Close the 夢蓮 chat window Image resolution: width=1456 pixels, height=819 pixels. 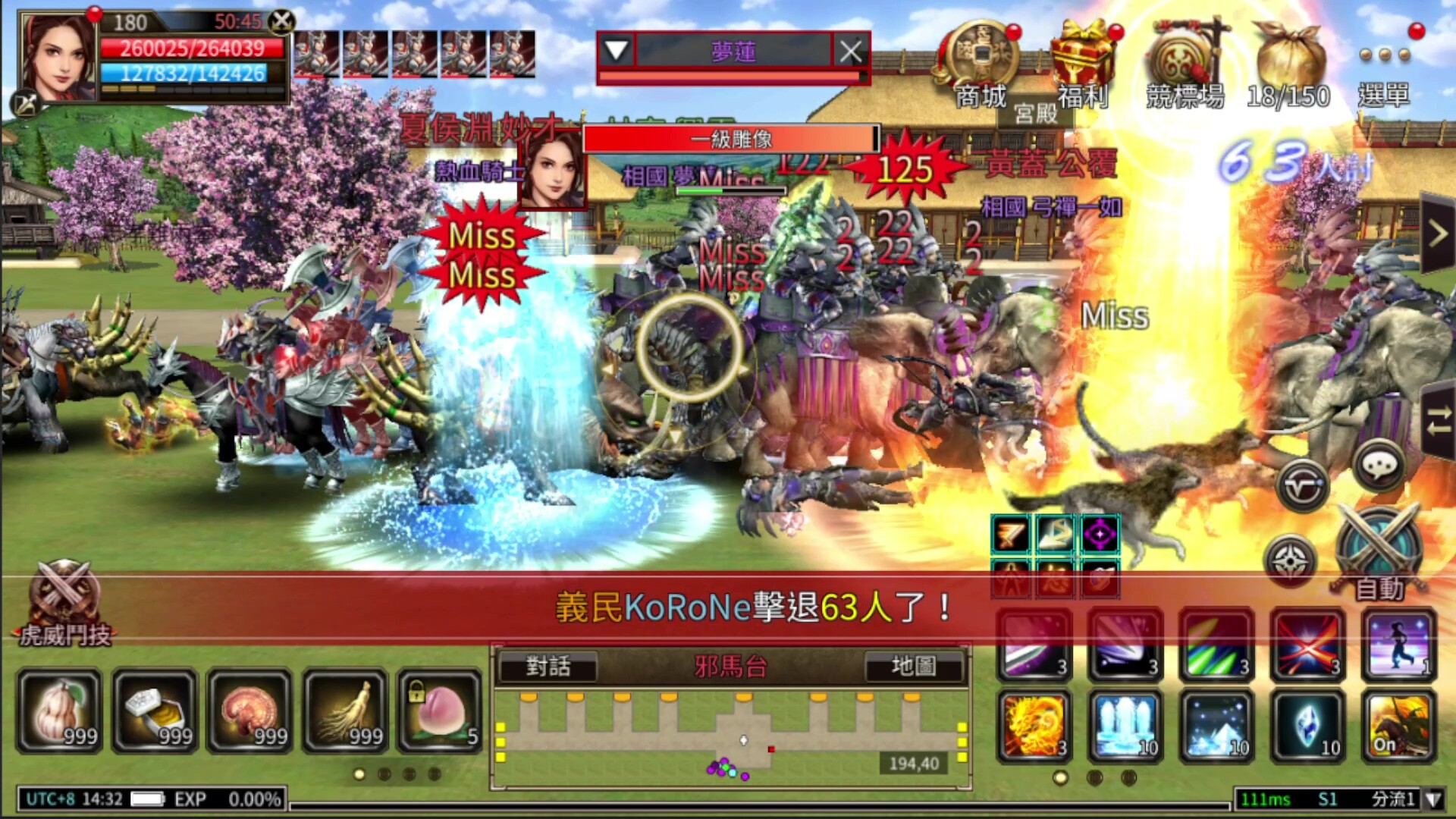851,52
